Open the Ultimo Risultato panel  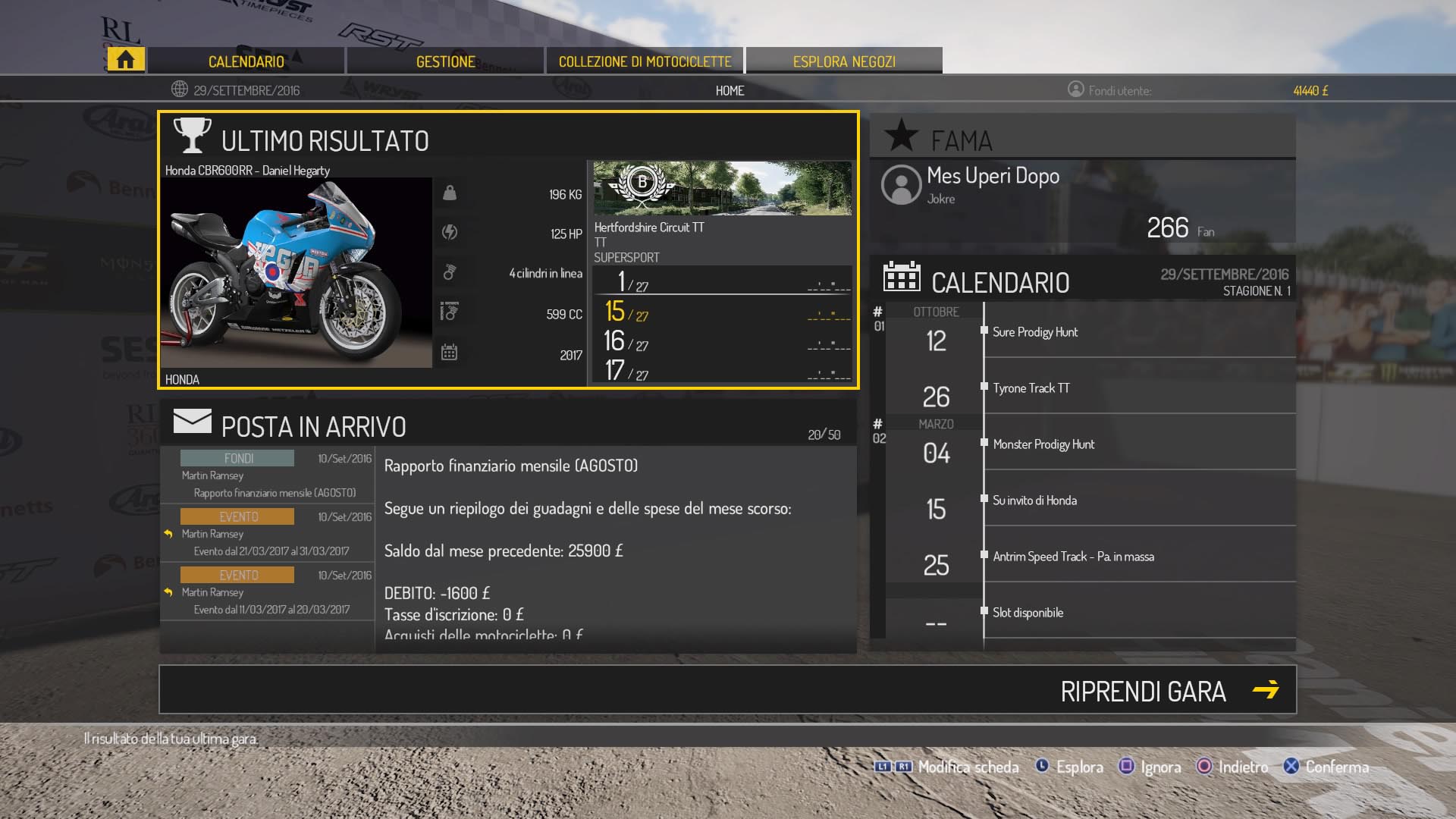pyautogui.click(x=325, y=140)
